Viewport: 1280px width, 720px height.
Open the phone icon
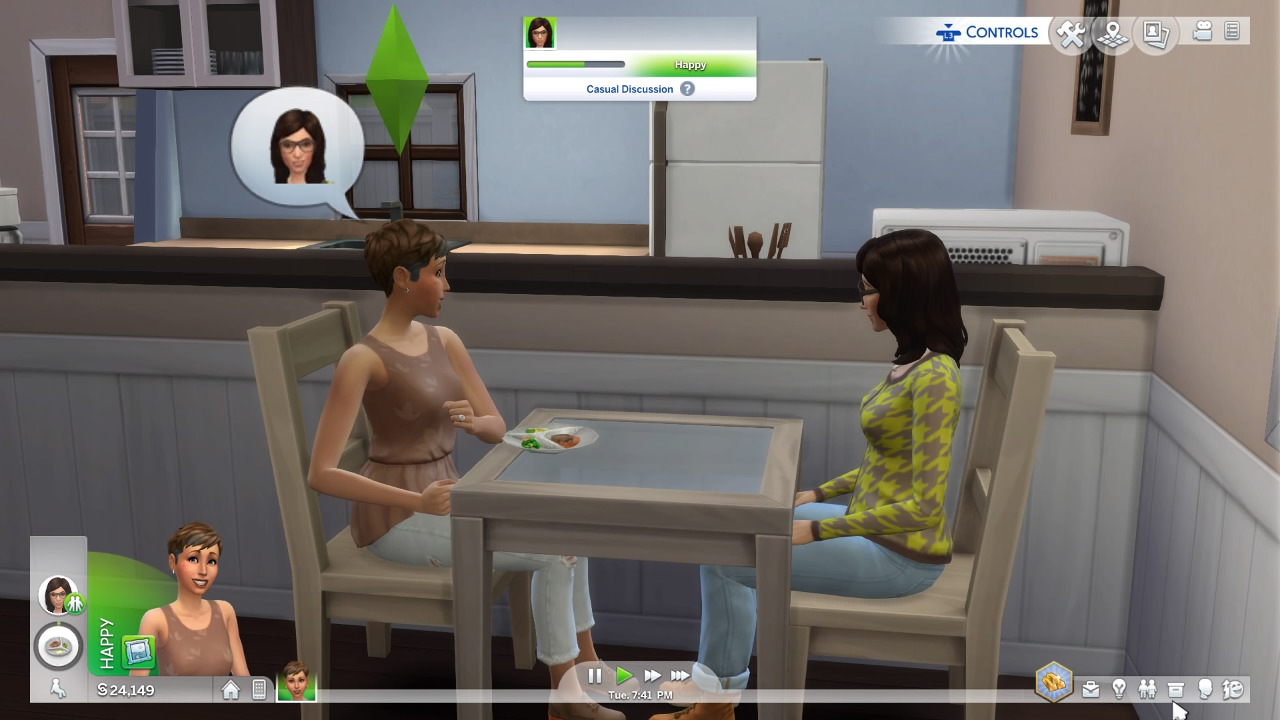(x=259, y=689)
